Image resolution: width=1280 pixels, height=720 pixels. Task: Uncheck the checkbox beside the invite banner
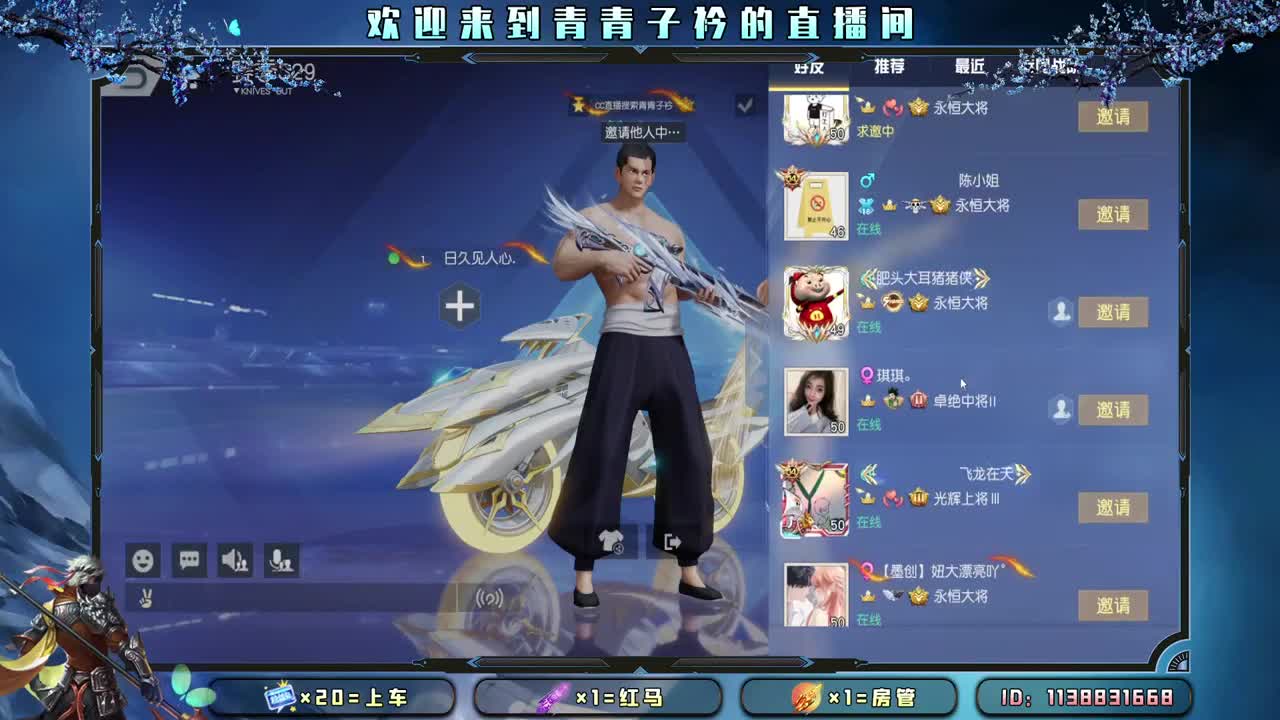point(743,106)
